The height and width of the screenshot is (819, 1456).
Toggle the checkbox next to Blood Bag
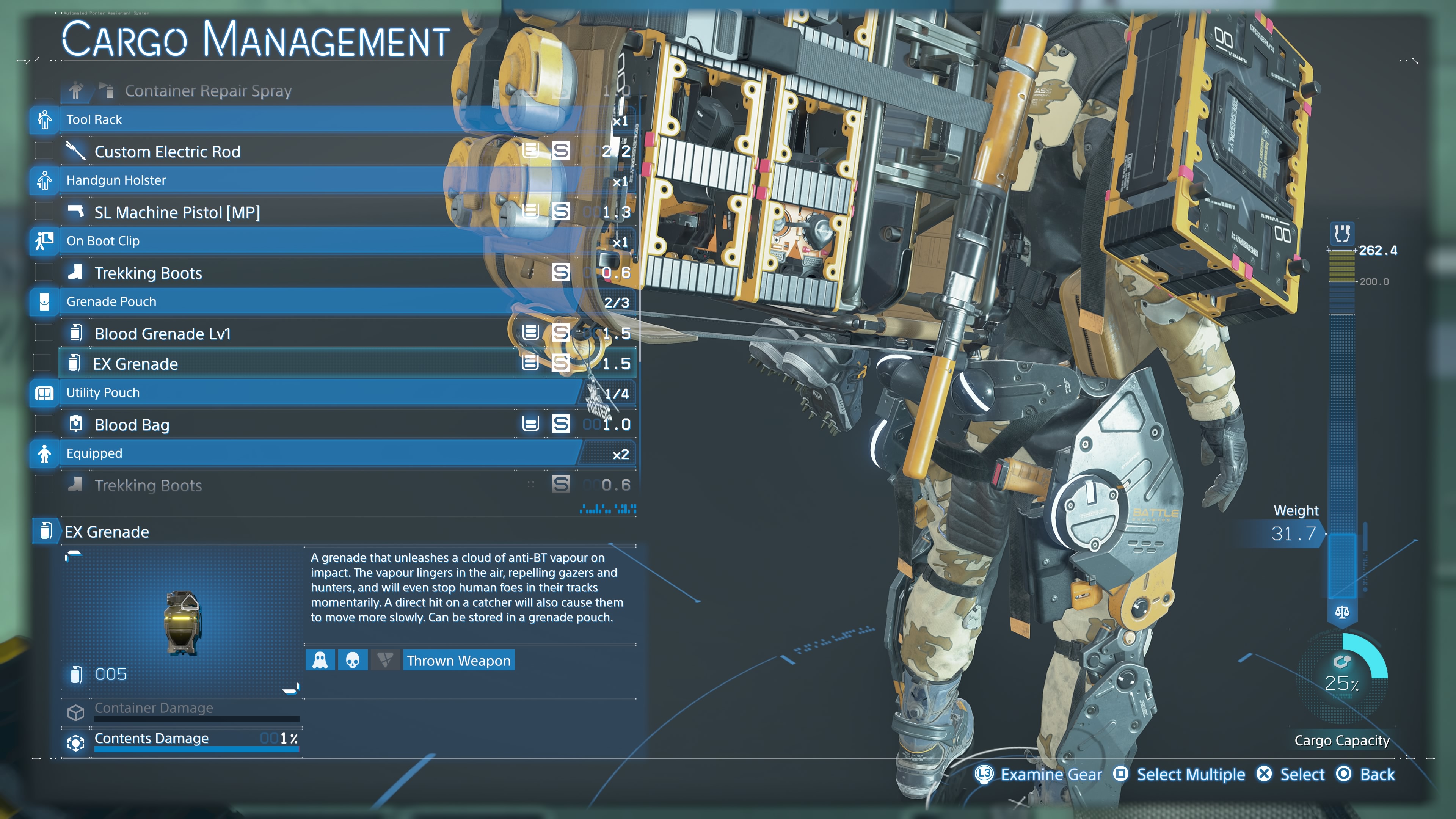click(44, 424)
